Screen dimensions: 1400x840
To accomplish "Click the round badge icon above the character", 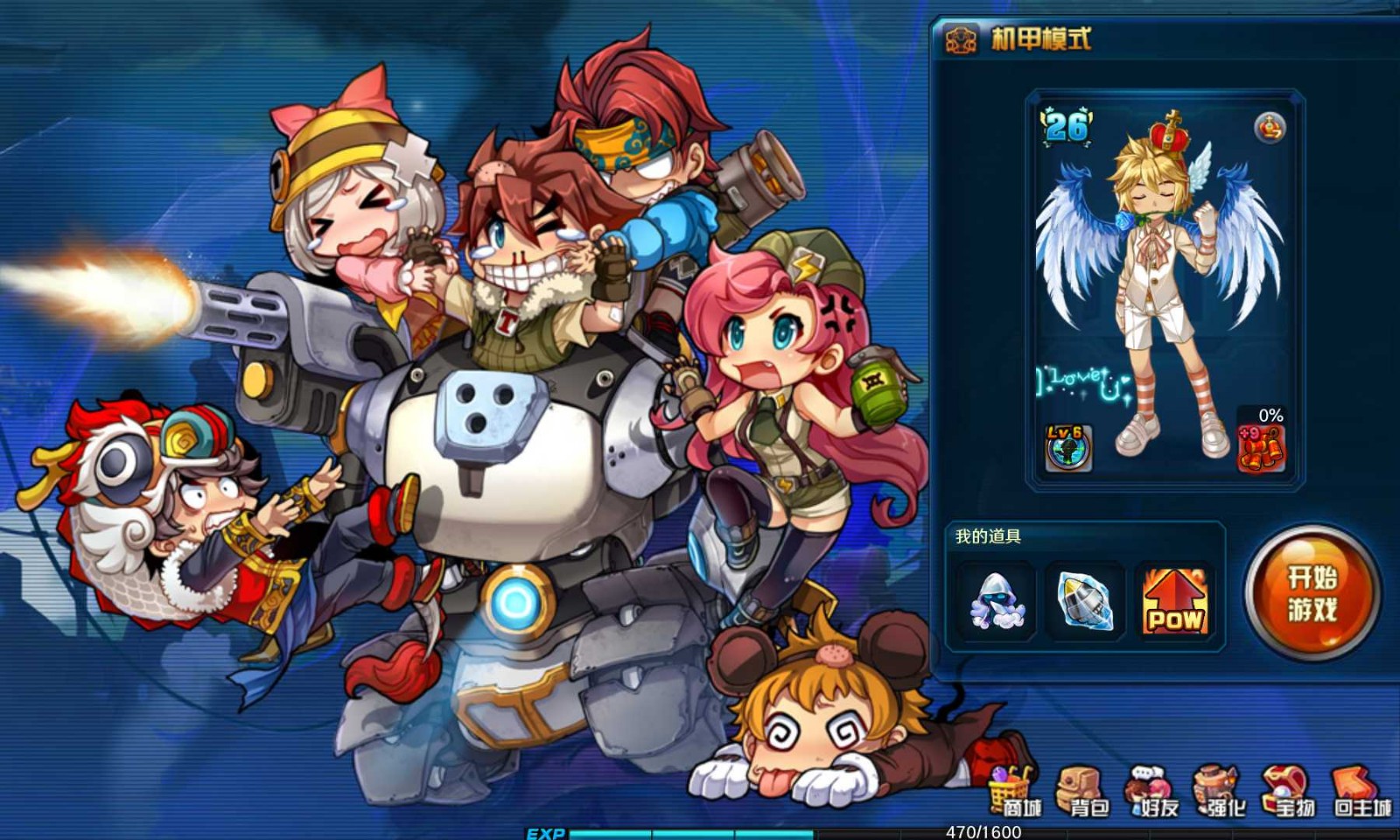I will point(1270,128).
